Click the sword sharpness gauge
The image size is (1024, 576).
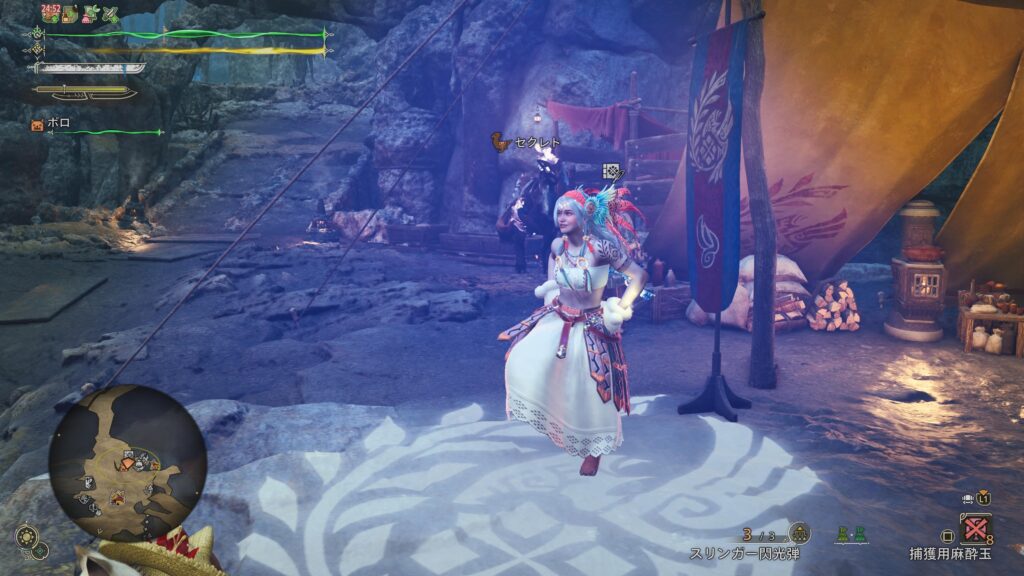(89, 68)
